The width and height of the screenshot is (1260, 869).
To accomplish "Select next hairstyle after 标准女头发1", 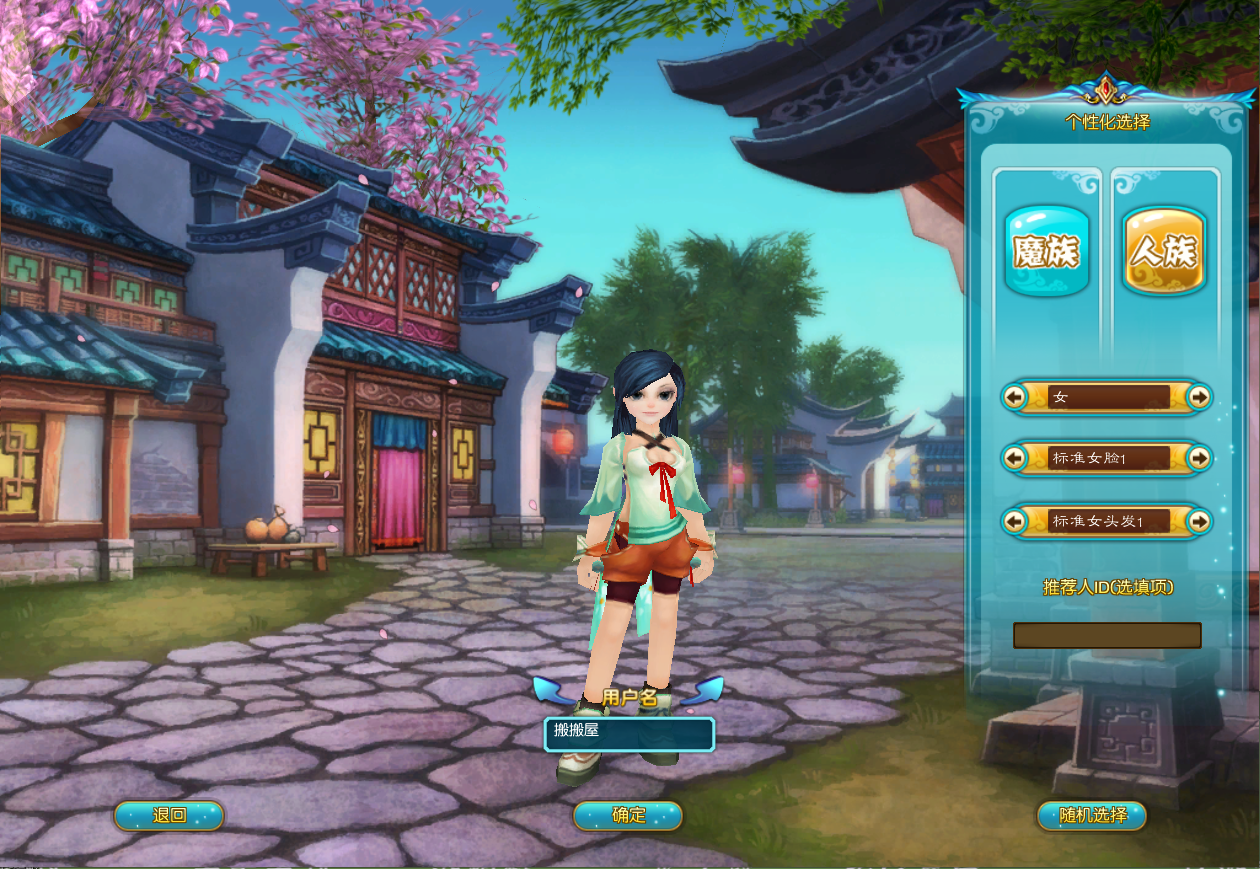I will tap(1199, 521).
